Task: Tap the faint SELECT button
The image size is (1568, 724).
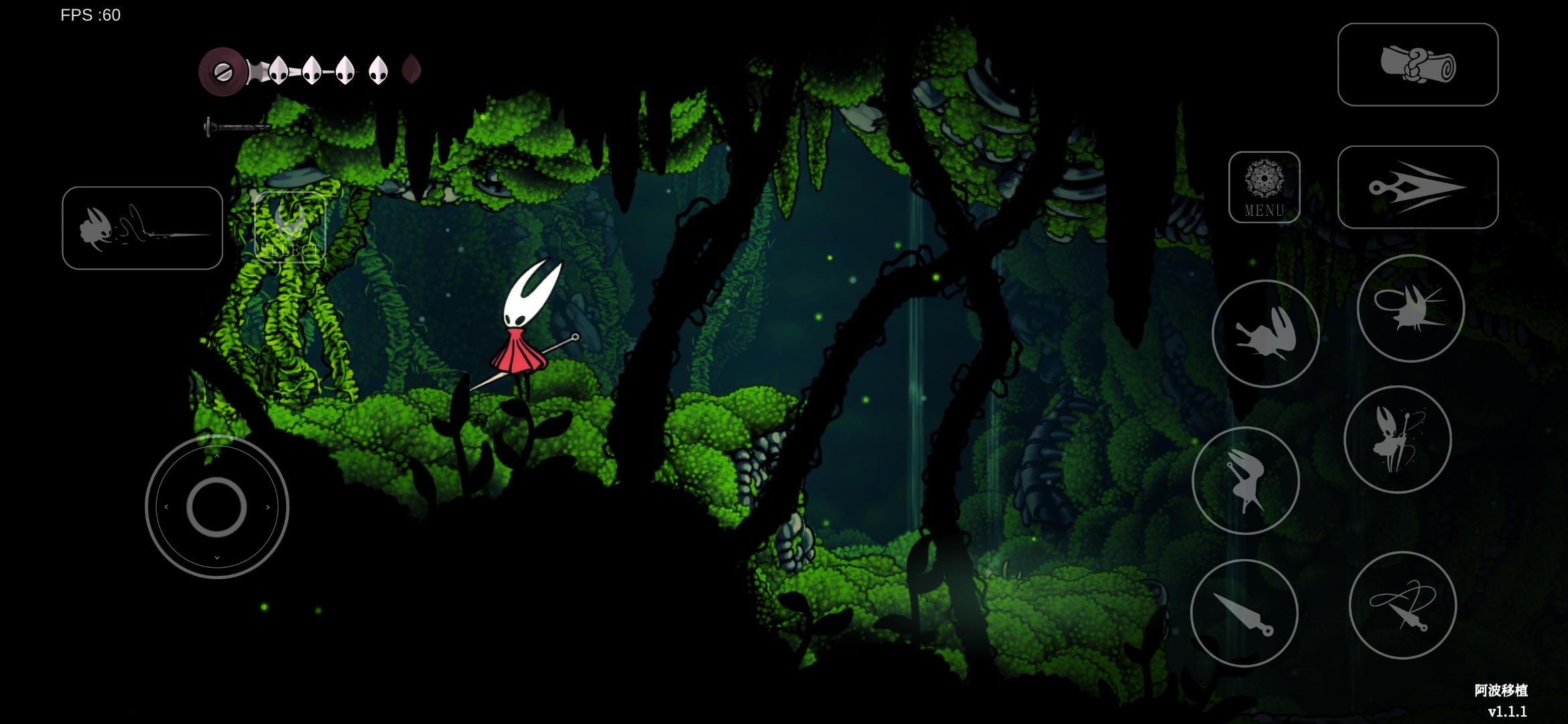Action: [289, 228]
